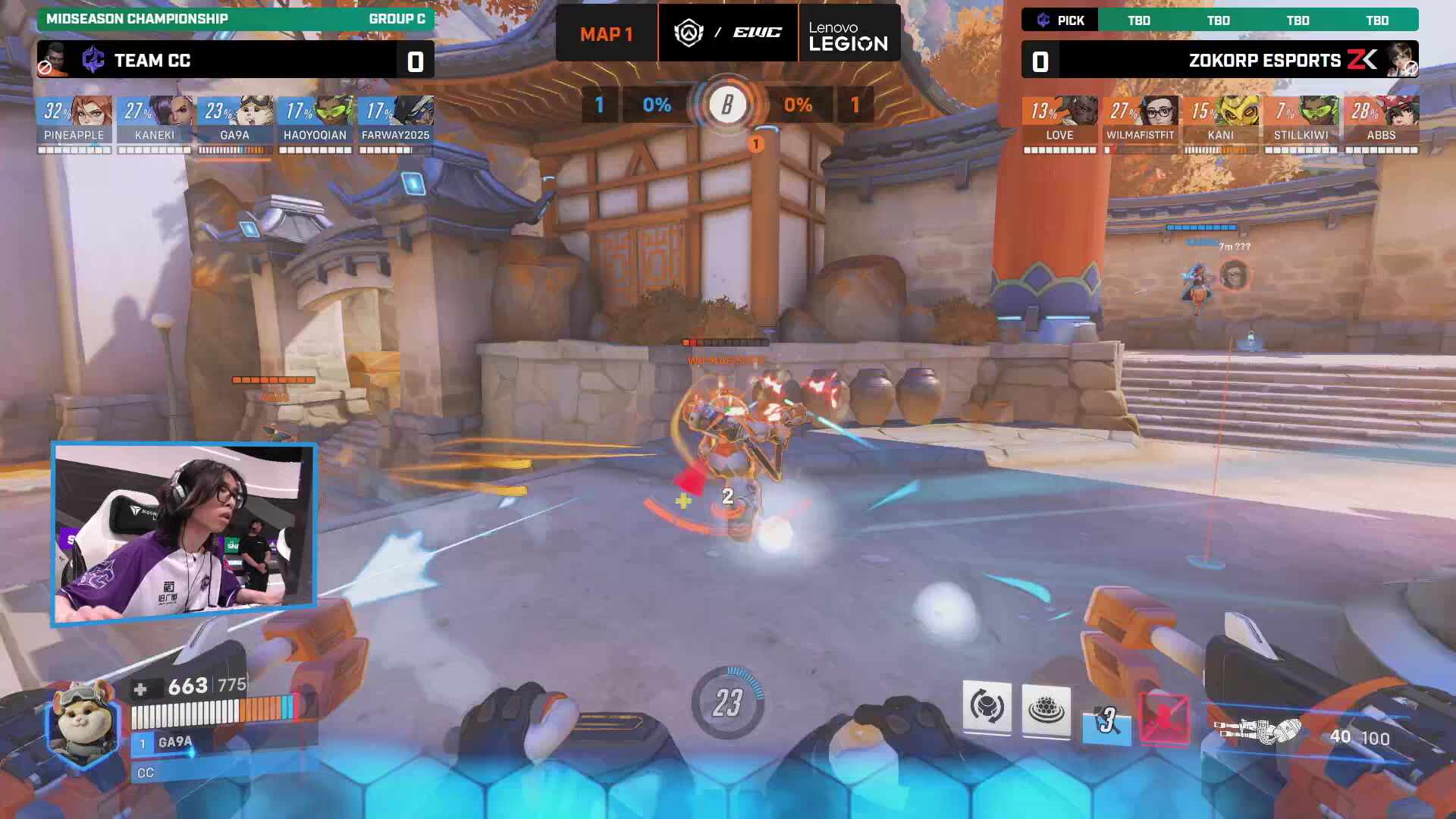The width and height of the screenshot is (1456, 819).
Task: Click the ultimate charge meter showing 23
Action: (727, 703)
